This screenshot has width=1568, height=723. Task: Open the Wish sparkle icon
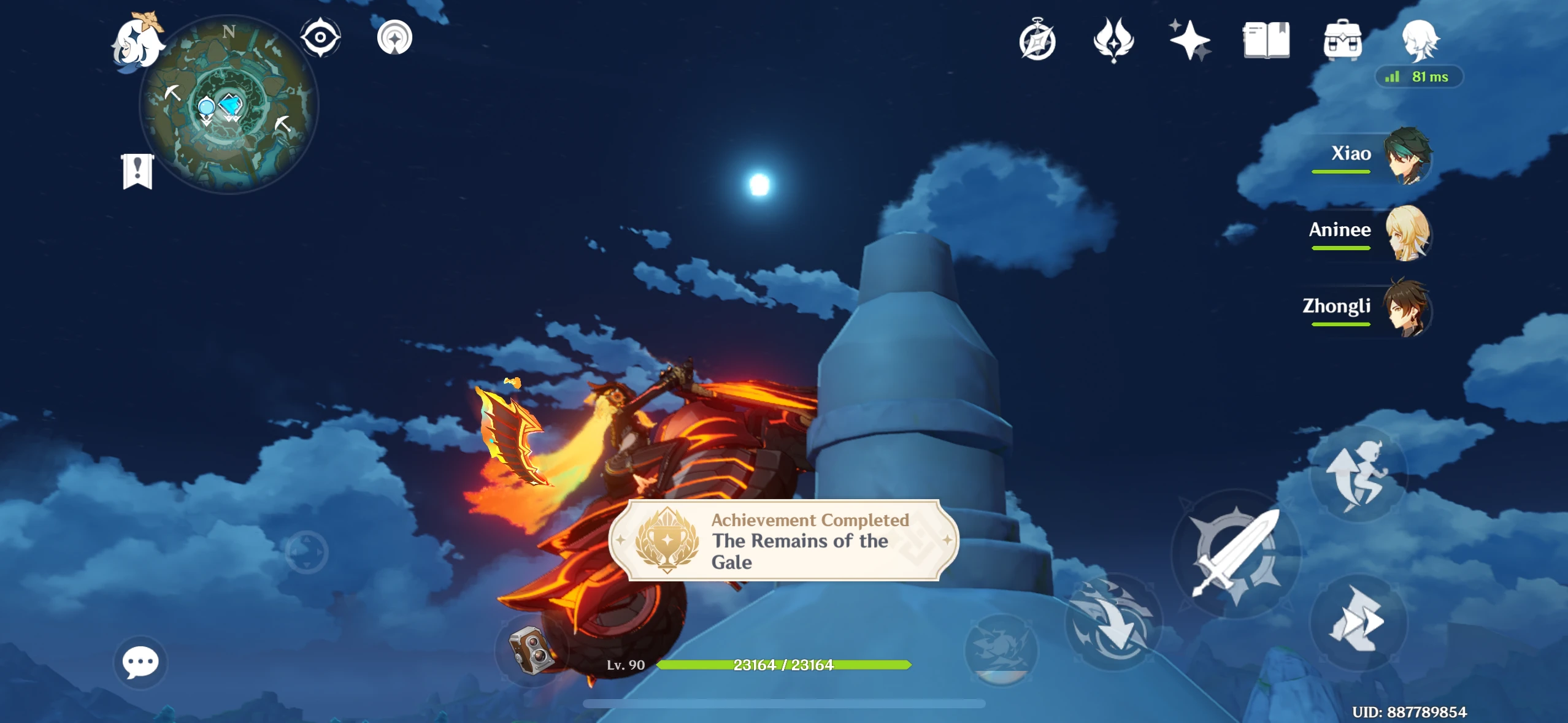pos(1191,39)
